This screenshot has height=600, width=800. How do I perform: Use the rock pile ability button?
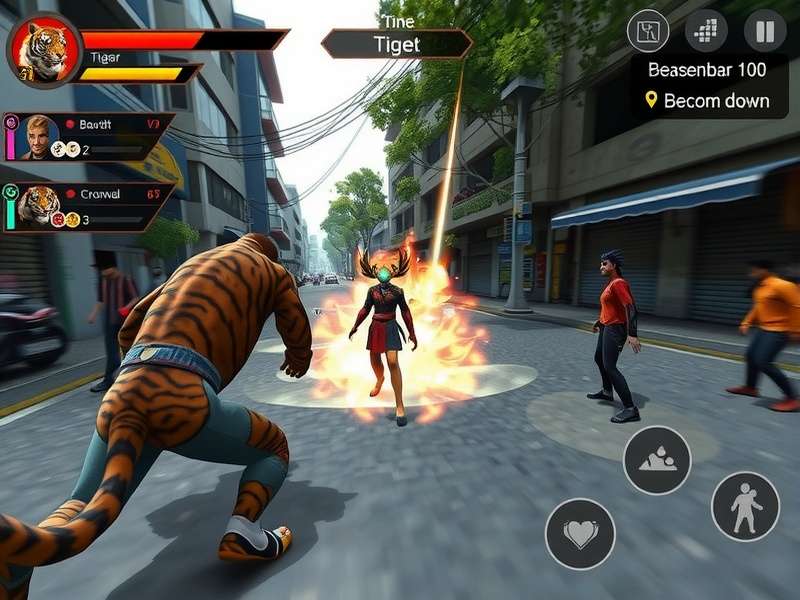coord(657,460)
